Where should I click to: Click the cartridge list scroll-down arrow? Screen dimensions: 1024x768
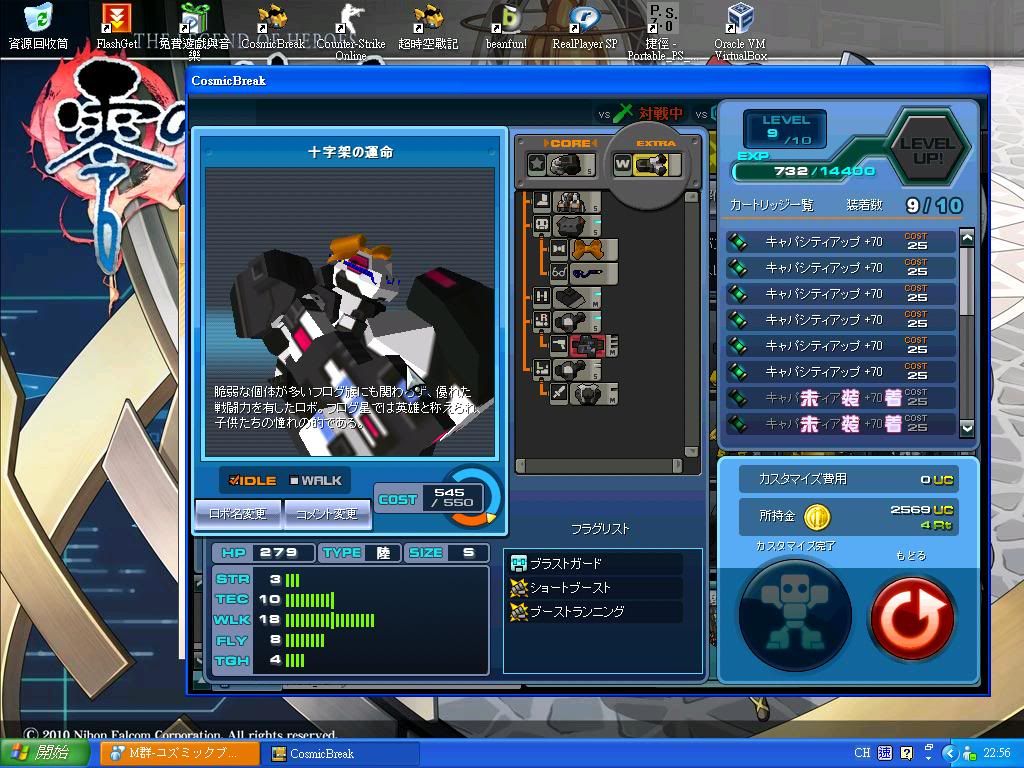tap(966, 427)
